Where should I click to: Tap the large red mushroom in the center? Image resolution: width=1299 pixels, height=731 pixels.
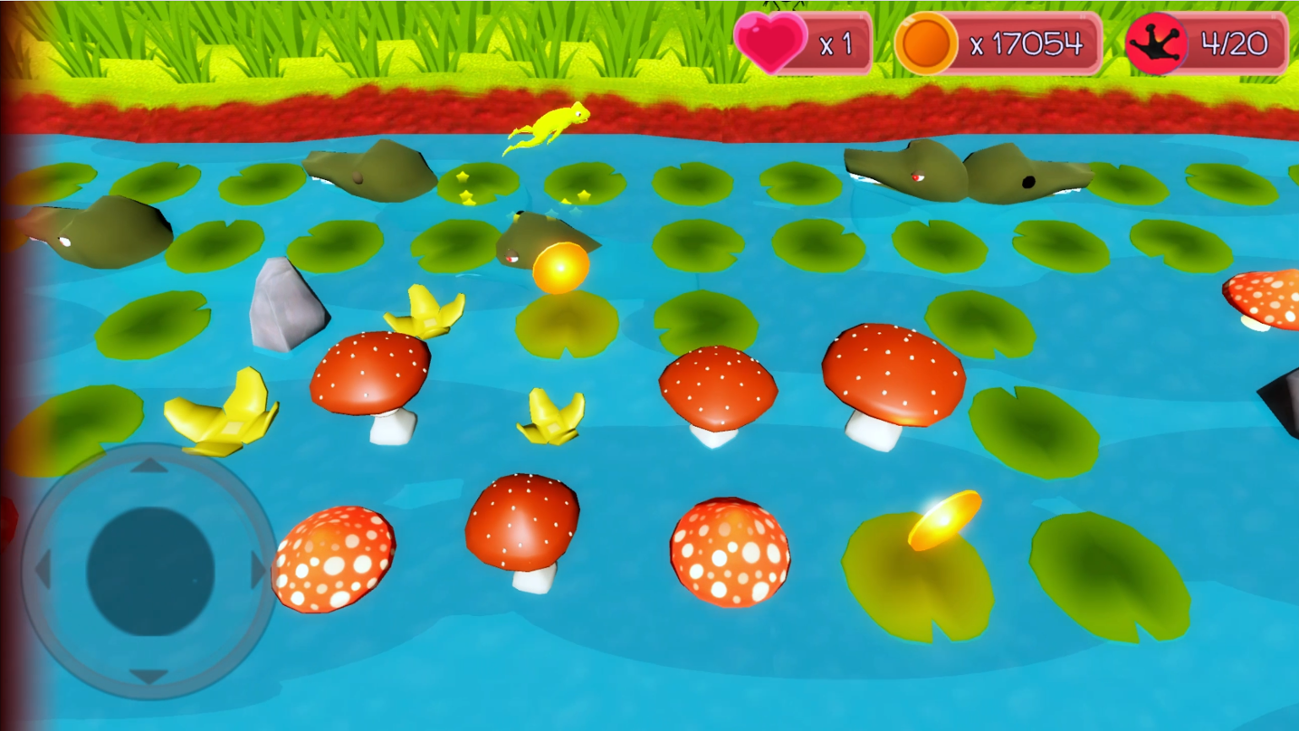point(720,386)
